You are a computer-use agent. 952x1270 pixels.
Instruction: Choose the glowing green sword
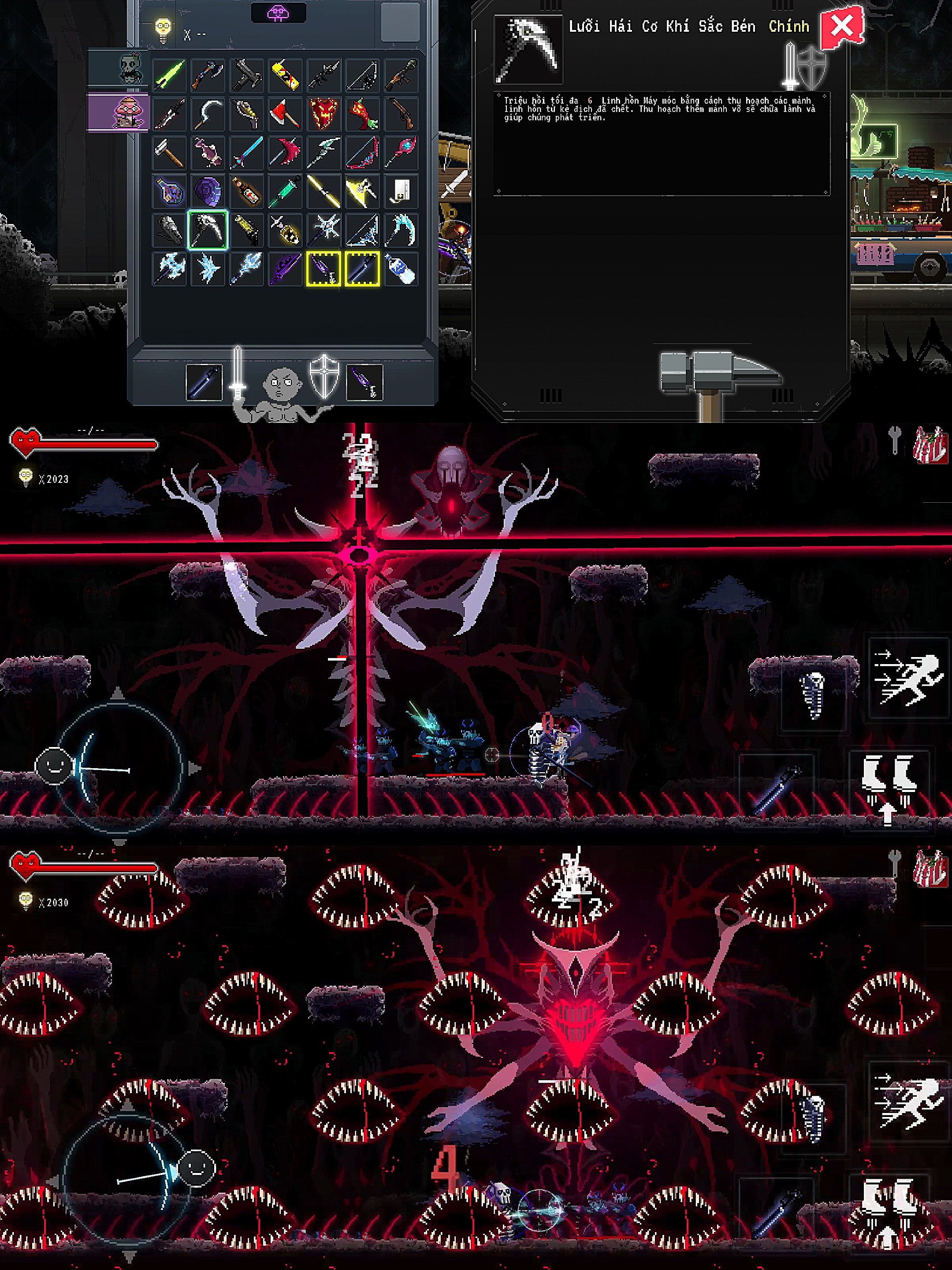169,75
